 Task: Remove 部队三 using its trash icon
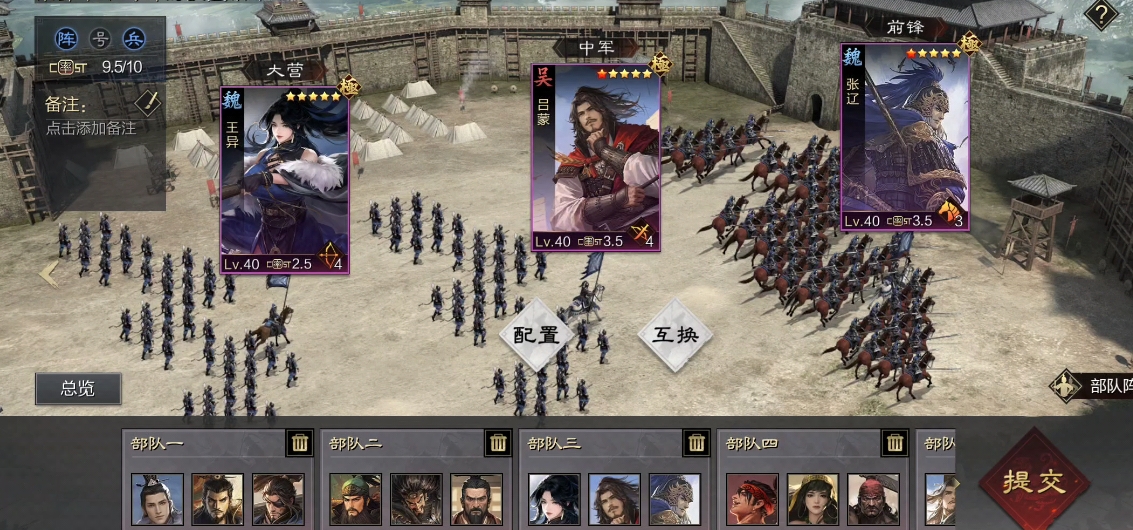point(696,443)
